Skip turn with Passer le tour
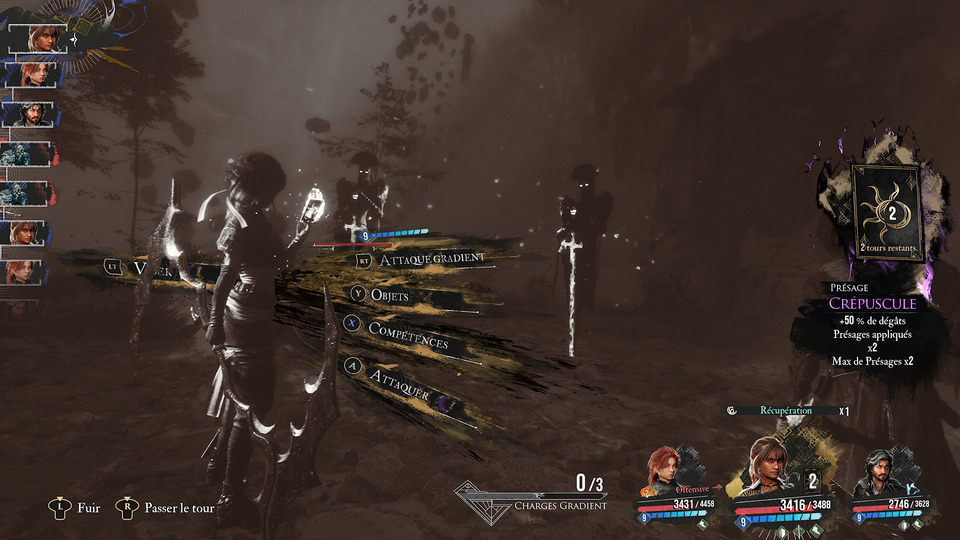 (x=179, y=508)
